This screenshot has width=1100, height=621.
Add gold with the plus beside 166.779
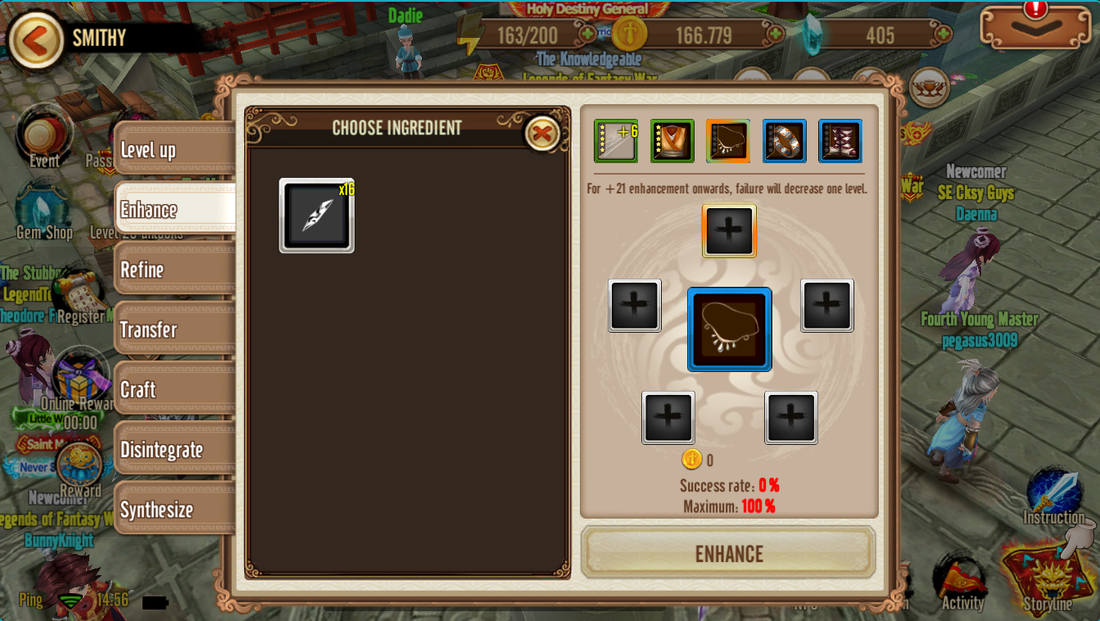click(774, 35)
